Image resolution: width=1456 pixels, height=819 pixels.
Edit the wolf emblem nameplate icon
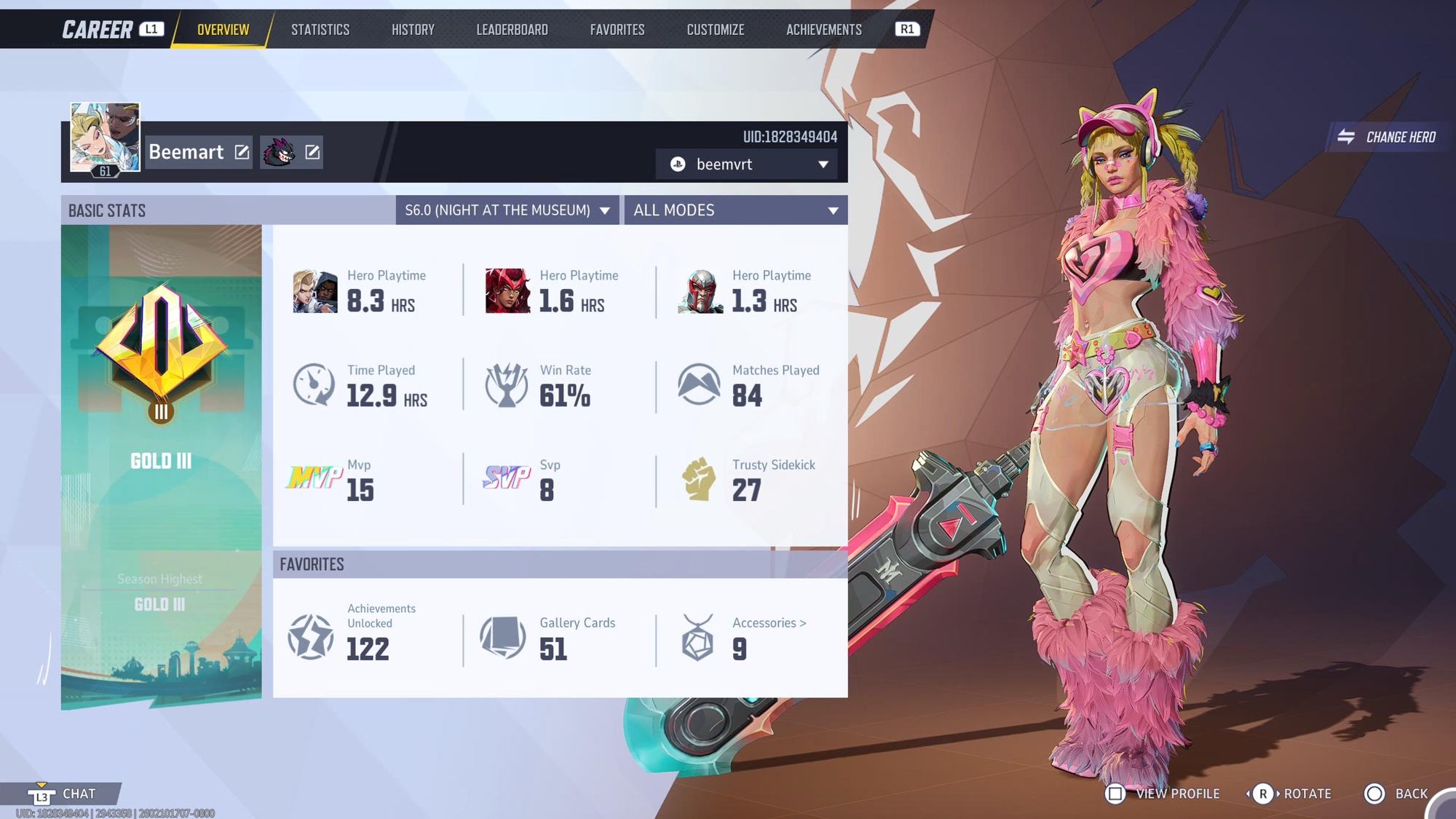(312, 152)
